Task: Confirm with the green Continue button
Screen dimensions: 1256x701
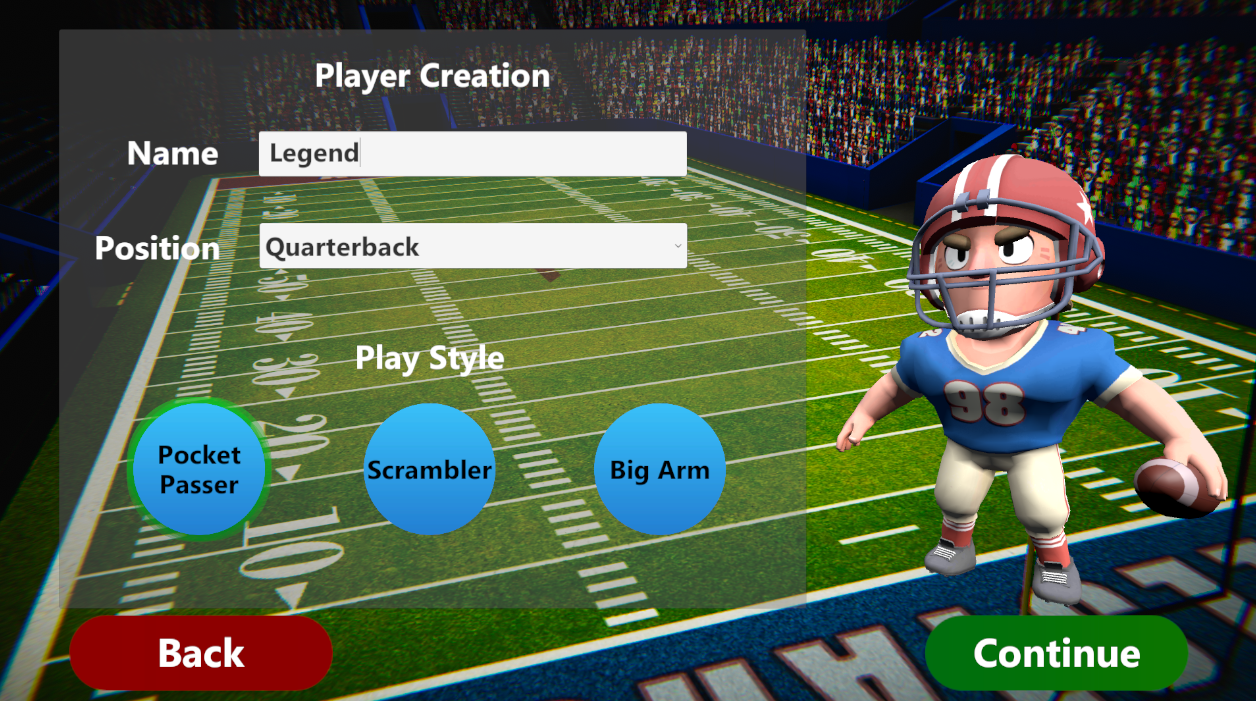Action: tap(1056, 653)
